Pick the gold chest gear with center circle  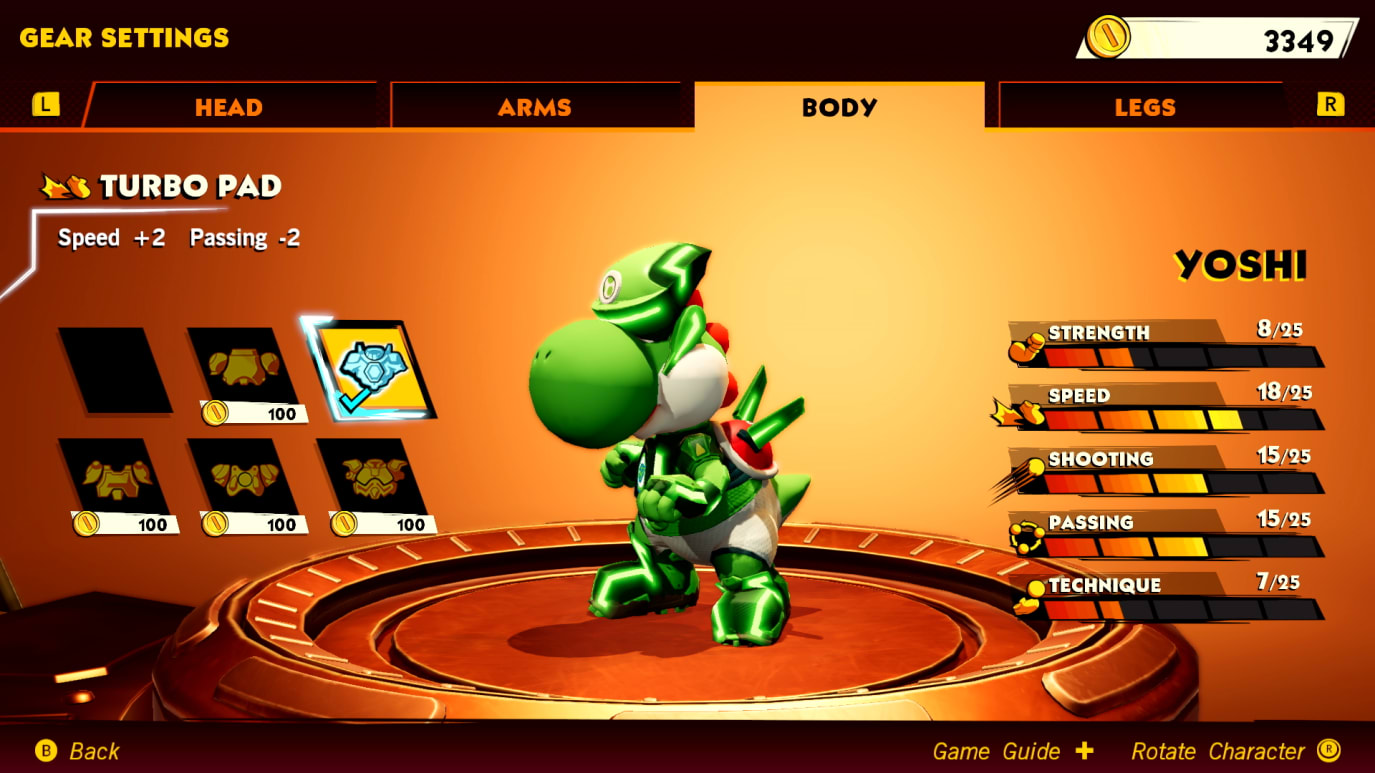(x=245, y=480)
